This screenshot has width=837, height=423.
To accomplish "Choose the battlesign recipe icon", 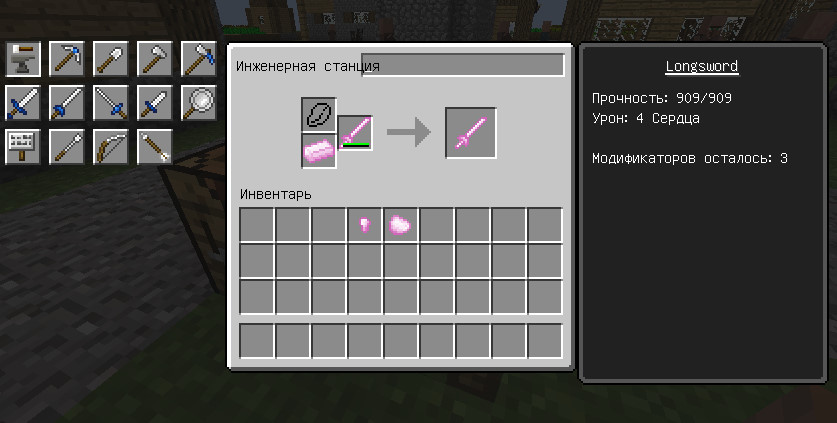I will coord(23,147).
